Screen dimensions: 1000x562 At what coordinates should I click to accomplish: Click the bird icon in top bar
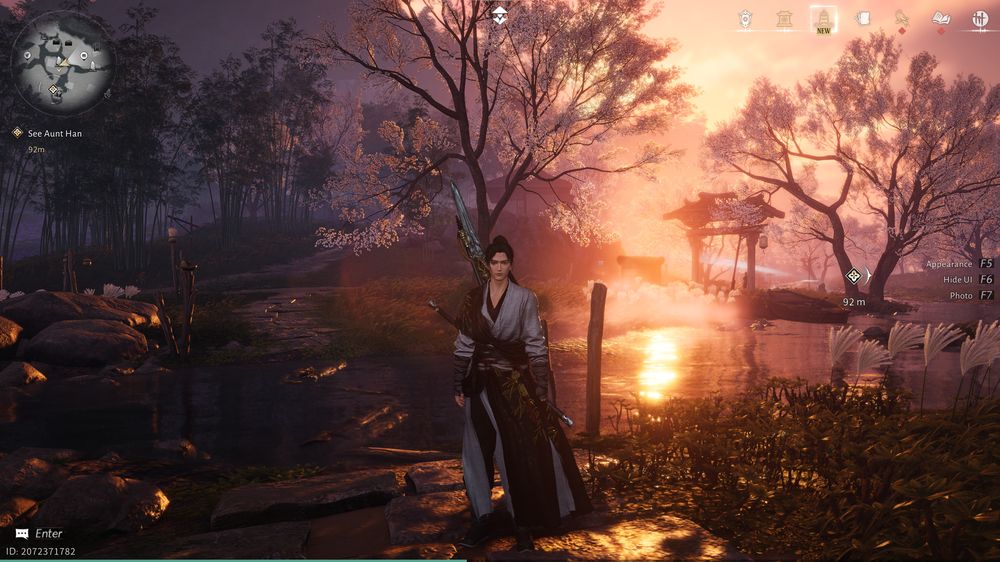[x=901, y=19]
